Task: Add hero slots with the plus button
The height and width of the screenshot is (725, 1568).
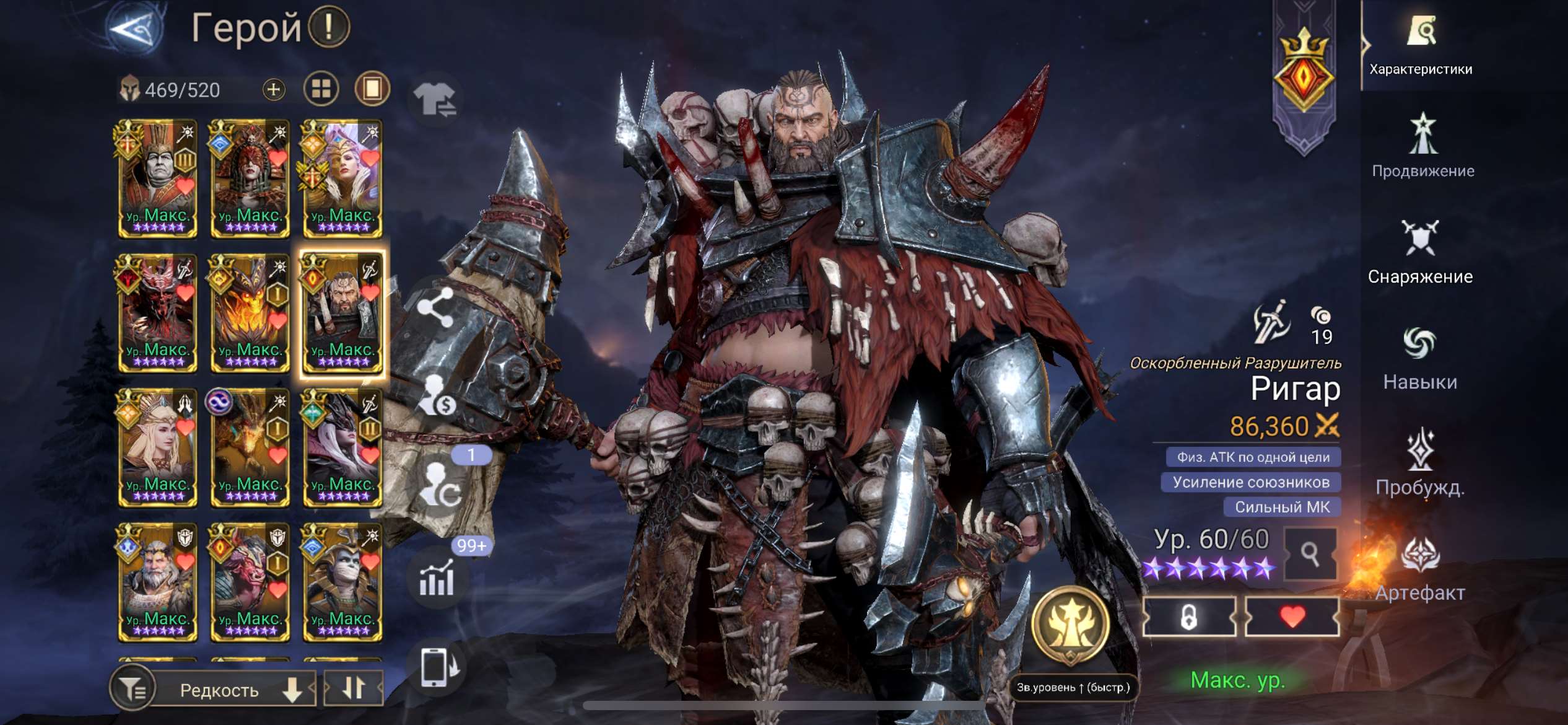Action: 273,90
